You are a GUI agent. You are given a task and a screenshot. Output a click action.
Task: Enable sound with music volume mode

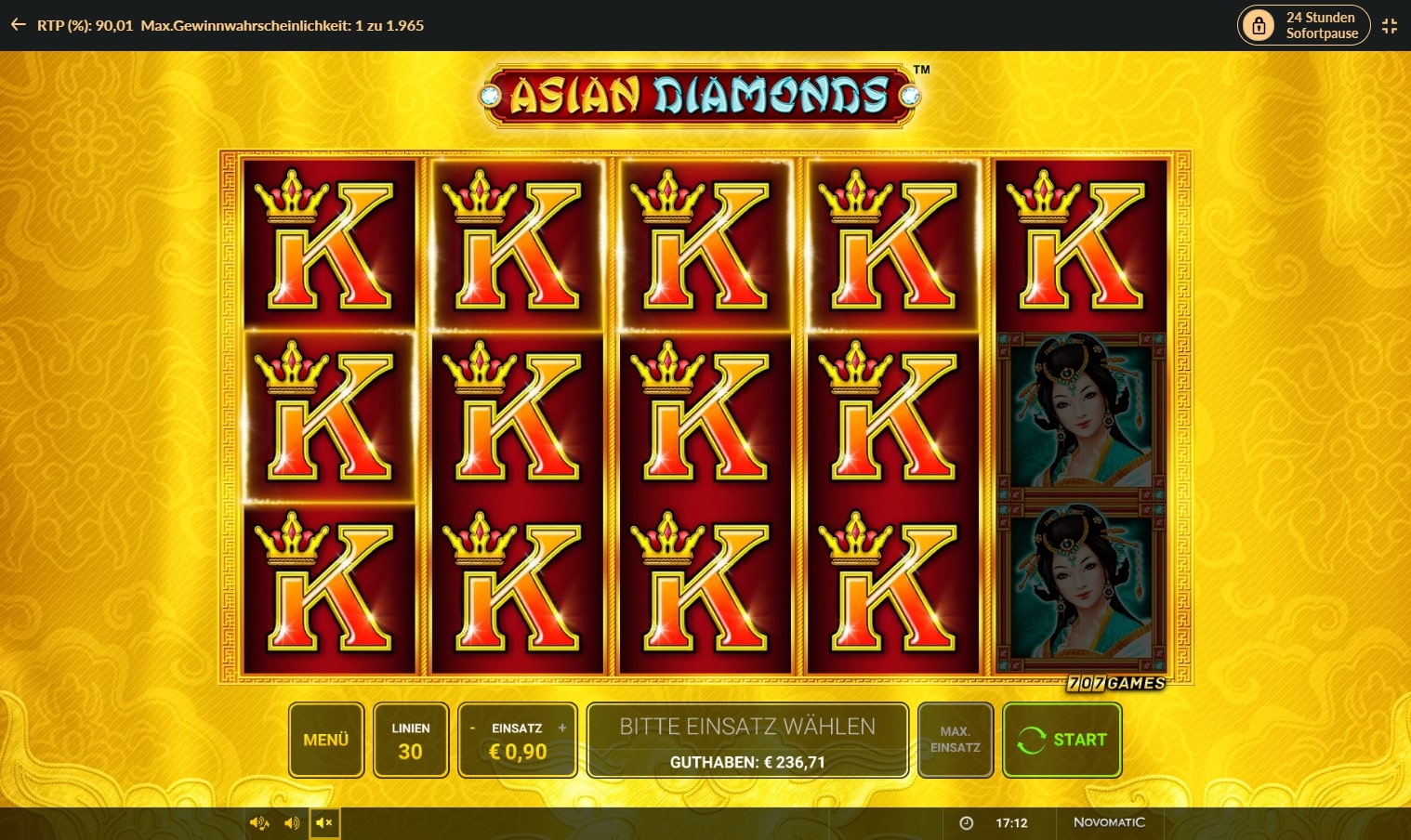tap(258, 822)
